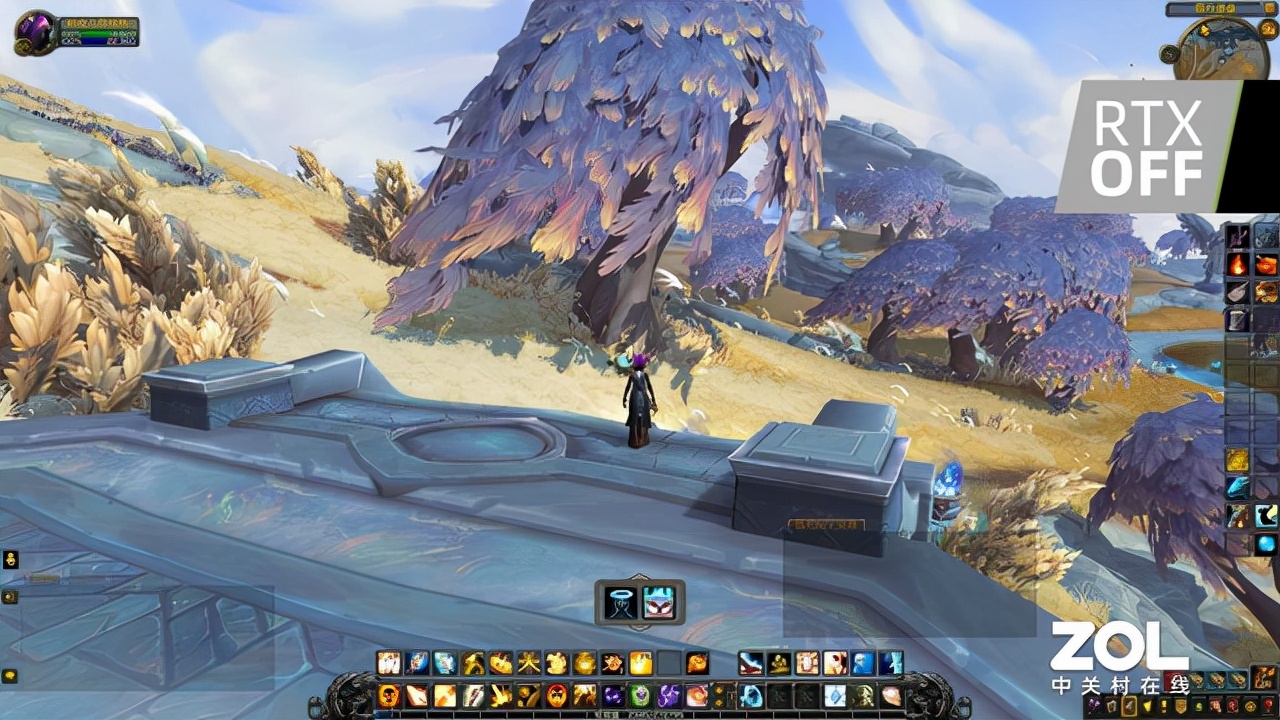The image size is (1280, 720).
Task: Activate the dark purple shadow orb ability
Action: 613,695
